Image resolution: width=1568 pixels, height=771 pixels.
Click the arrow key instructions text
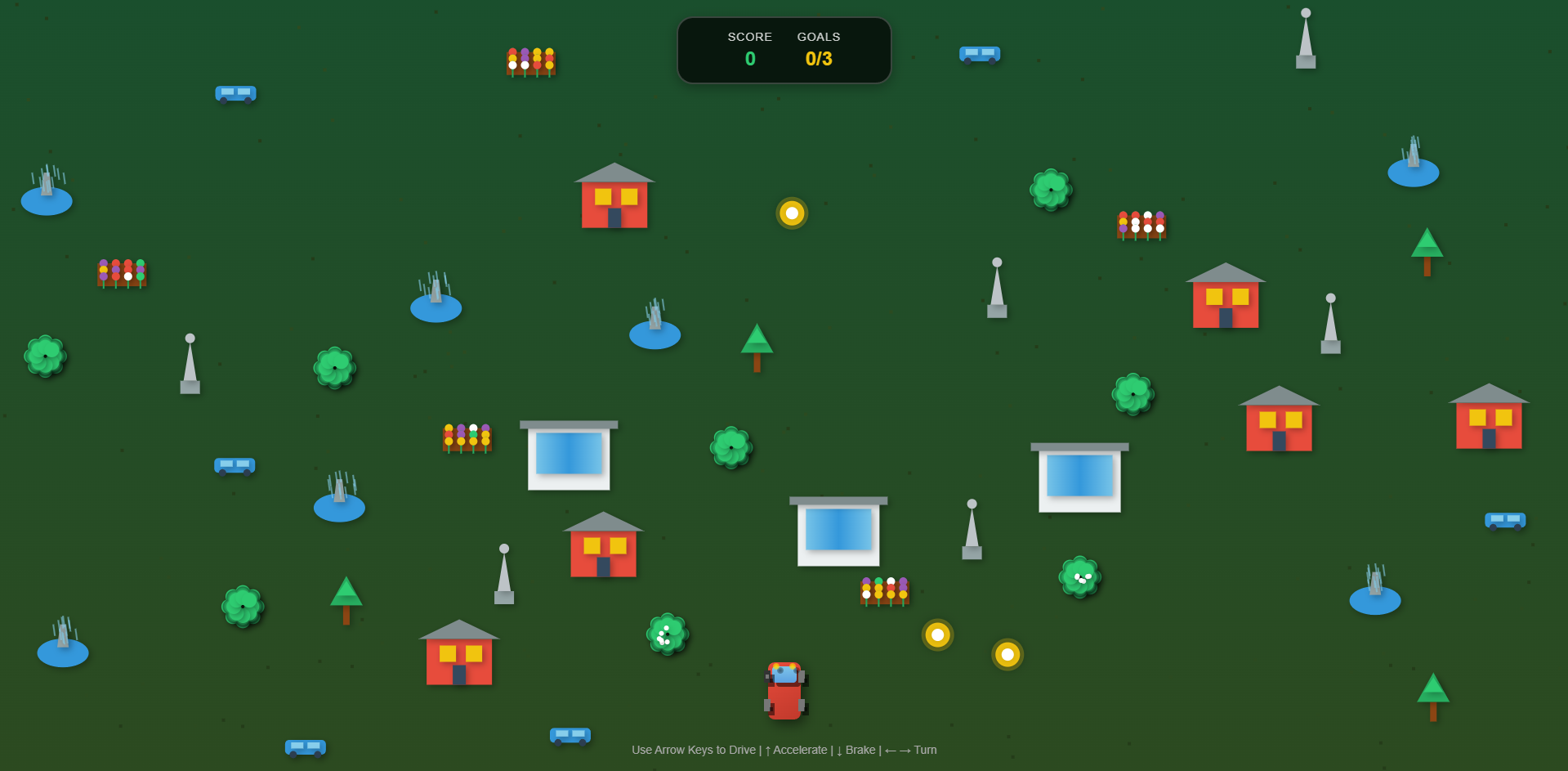(783, 750)
